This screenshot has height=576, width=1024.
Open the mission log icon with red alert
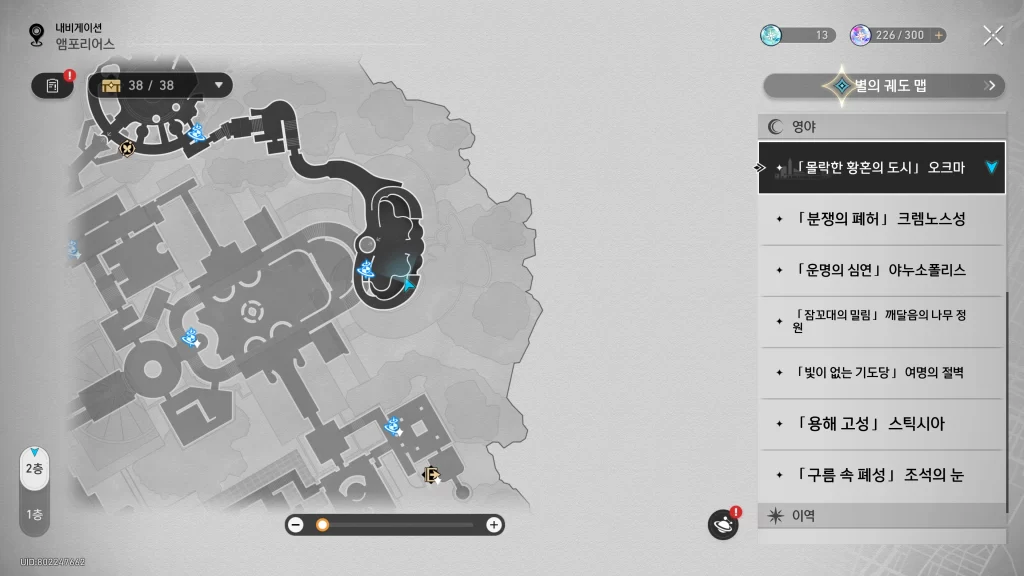coord(52,86)
